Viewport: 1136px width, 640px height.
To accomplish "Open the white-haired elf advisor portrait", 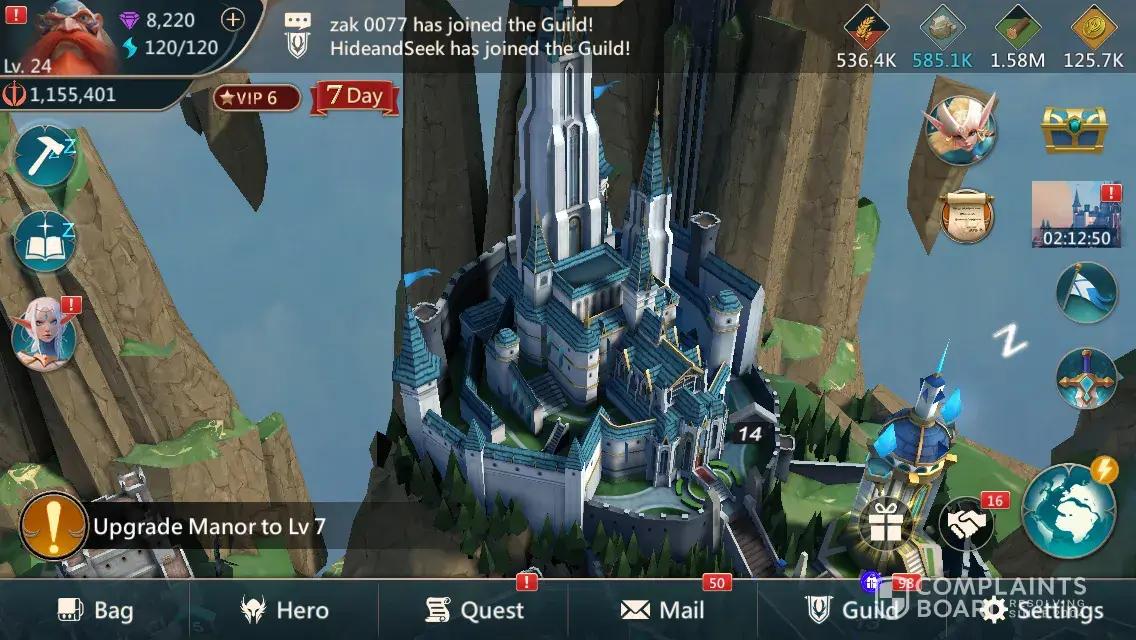I will (x=44, y=334).
